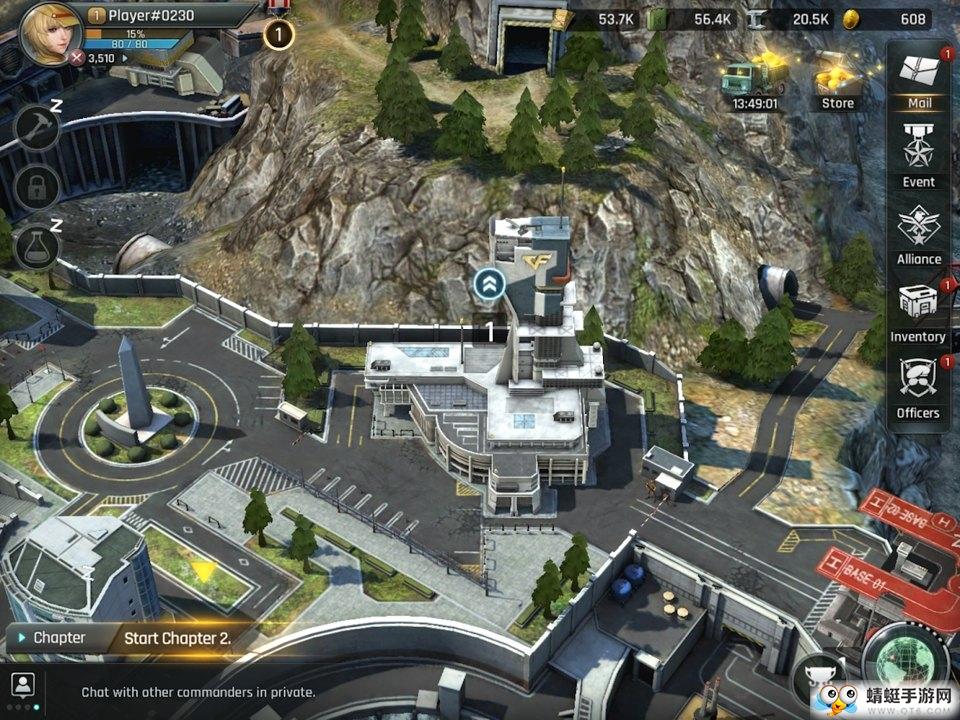This screenshot has width=960, height=720.
Task: Open the Event menu
Action: point(918,154)
